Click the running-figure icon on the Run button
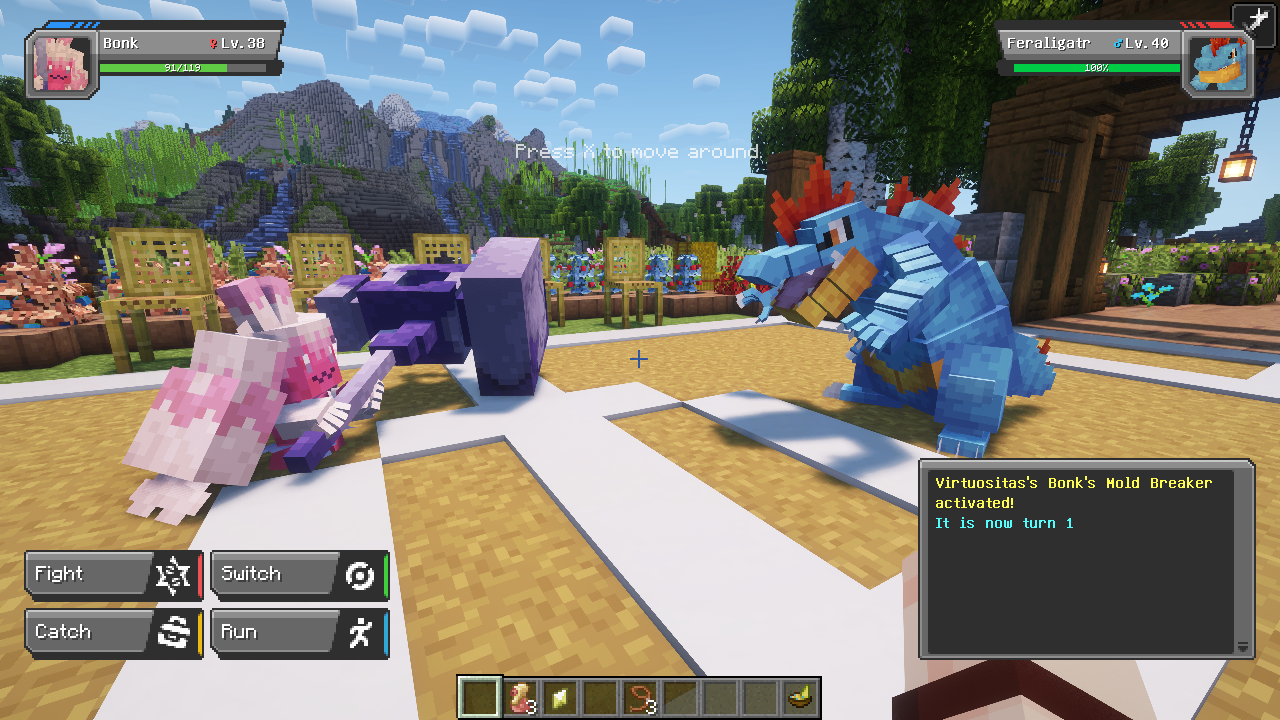Viewport: 1280px width, 720px height. click(x=361, y=631)
